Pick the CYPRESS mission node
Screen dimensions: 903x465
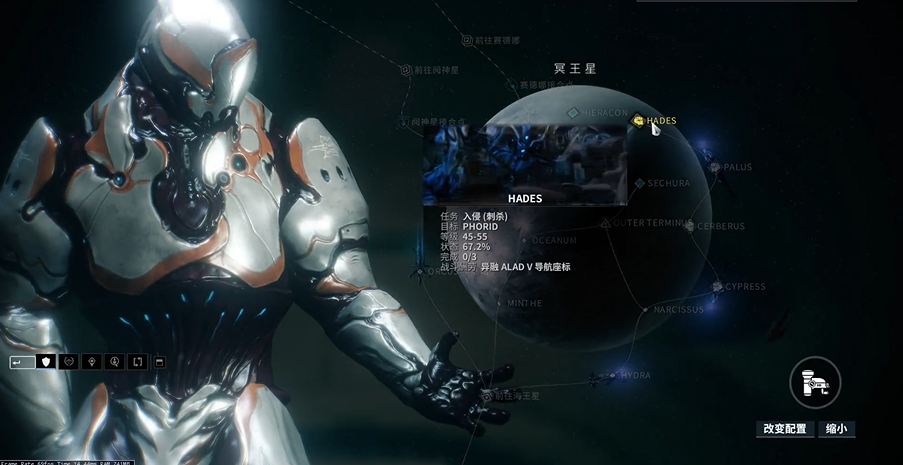pos(717,287)
